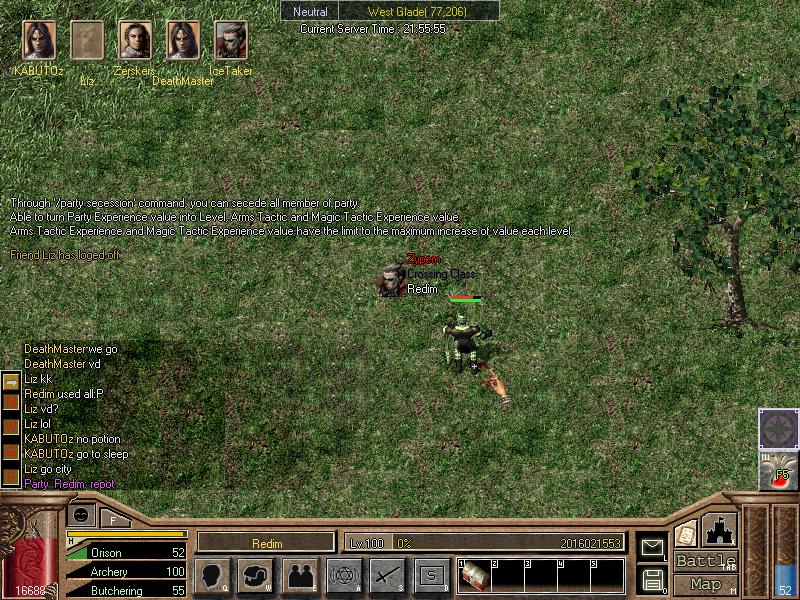
Task: Open the head silhouette status button
Action: click(x=212, y=575)
